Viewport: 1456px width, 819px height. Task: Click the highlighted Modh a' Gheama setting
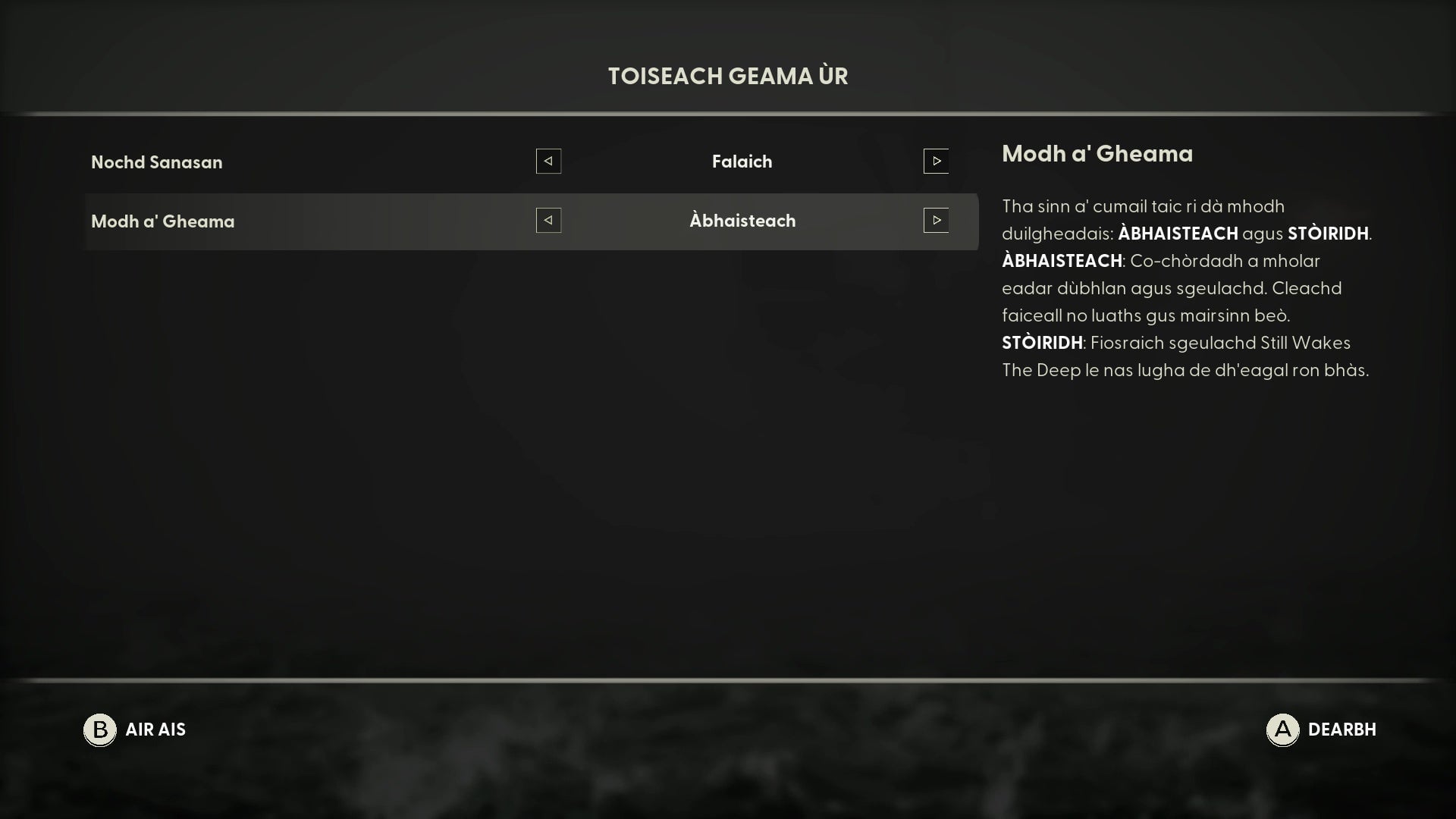pos(743,221)
